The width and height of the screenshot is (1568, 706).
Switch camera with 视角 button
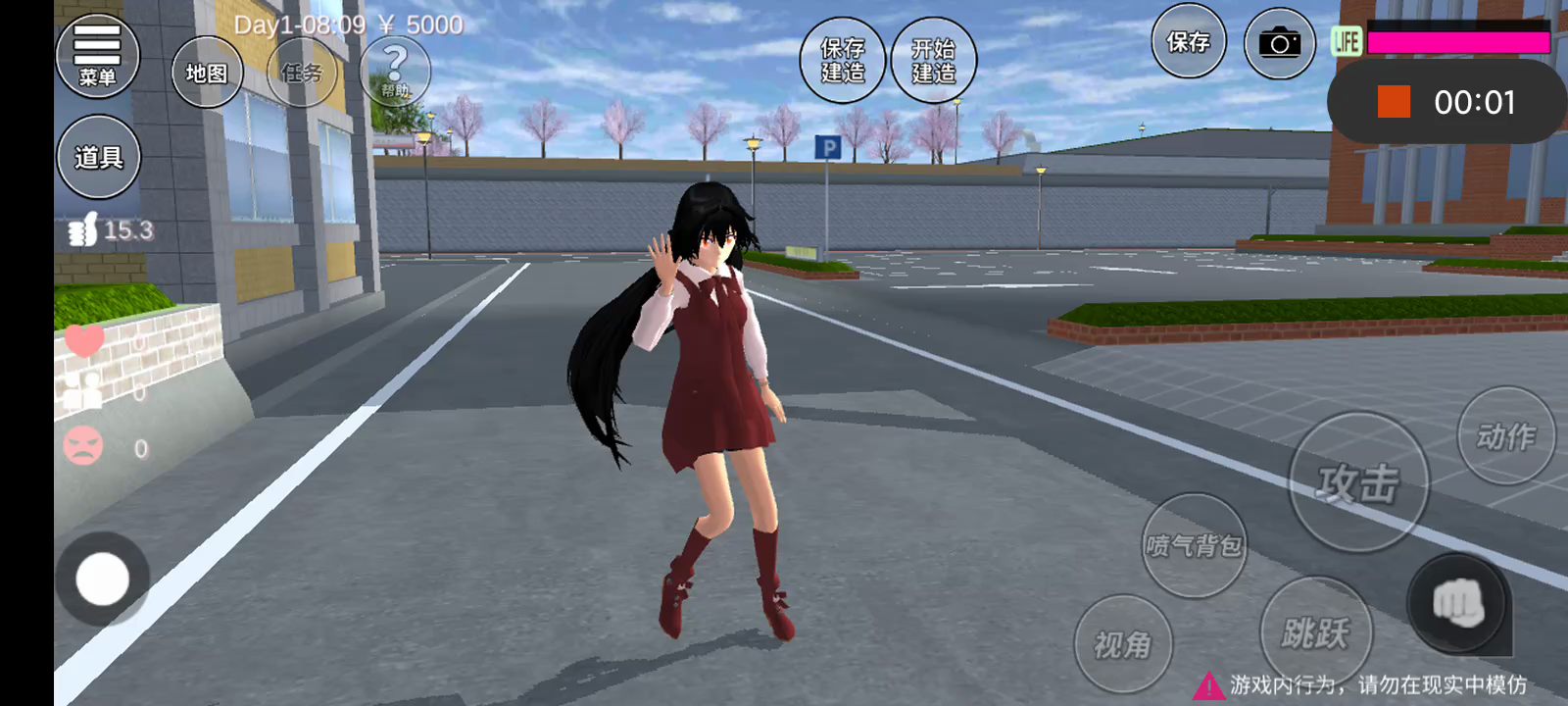[1123, 644]
